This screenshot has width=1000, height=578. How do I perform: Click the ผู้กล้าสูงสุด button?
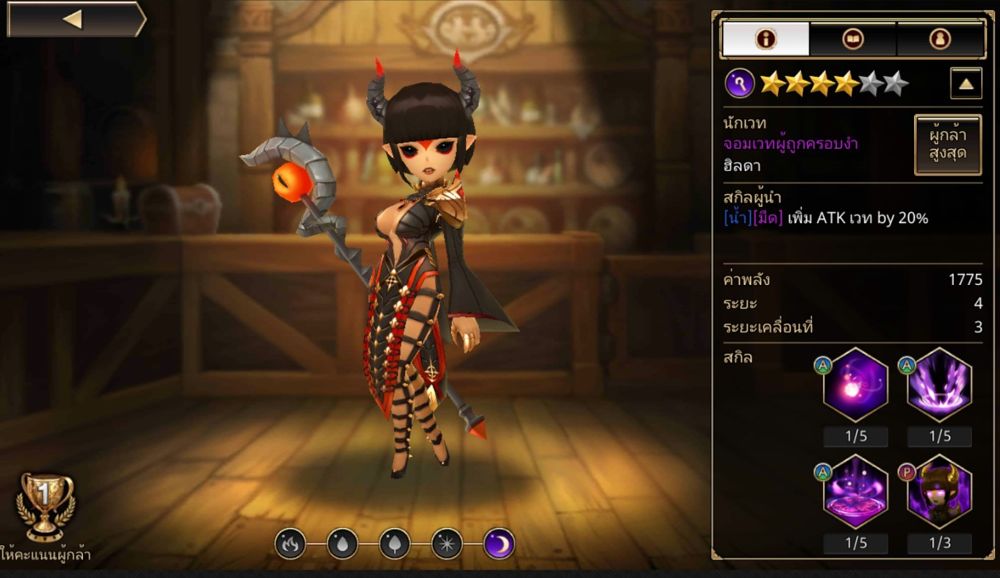coord(947,144)
